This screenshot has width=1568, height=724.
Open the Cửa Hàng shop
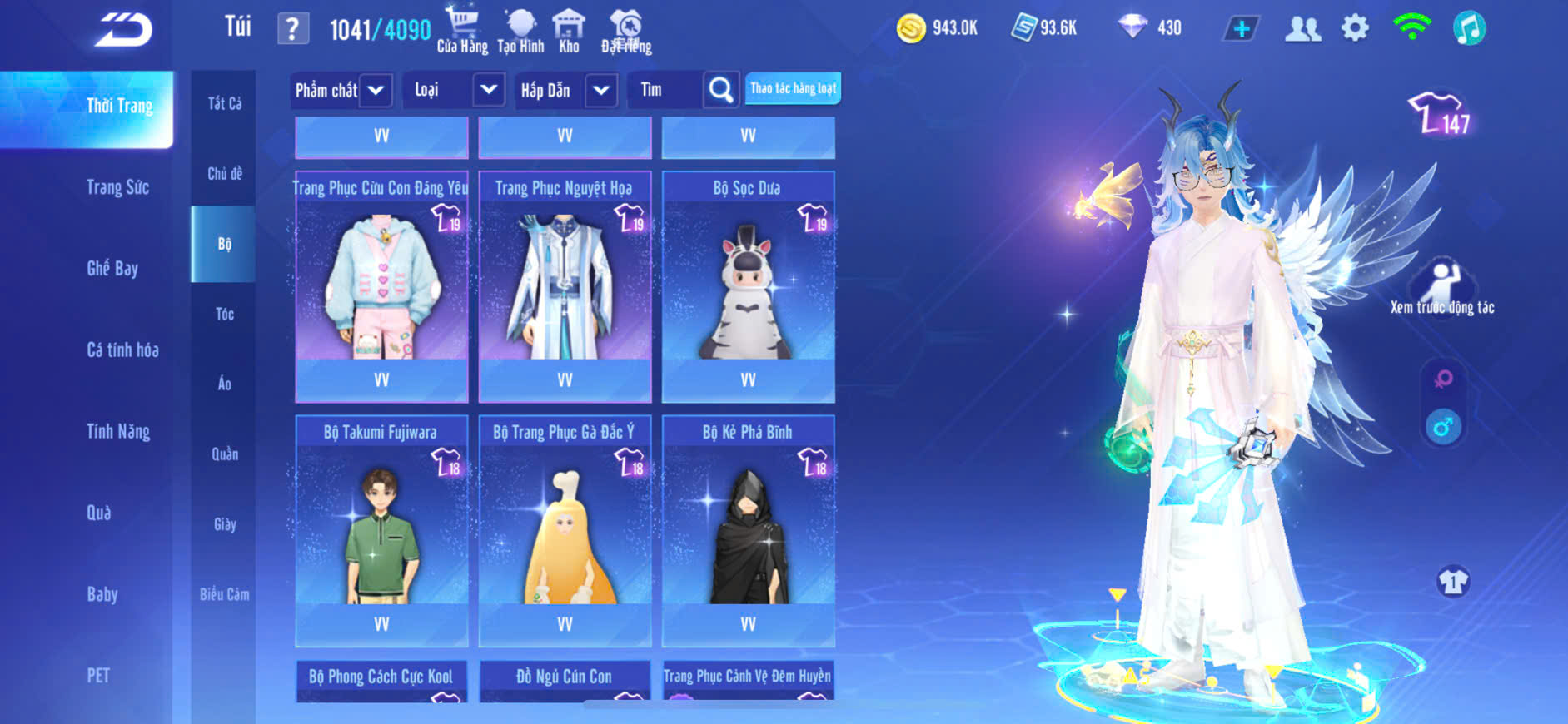(462, 30)
